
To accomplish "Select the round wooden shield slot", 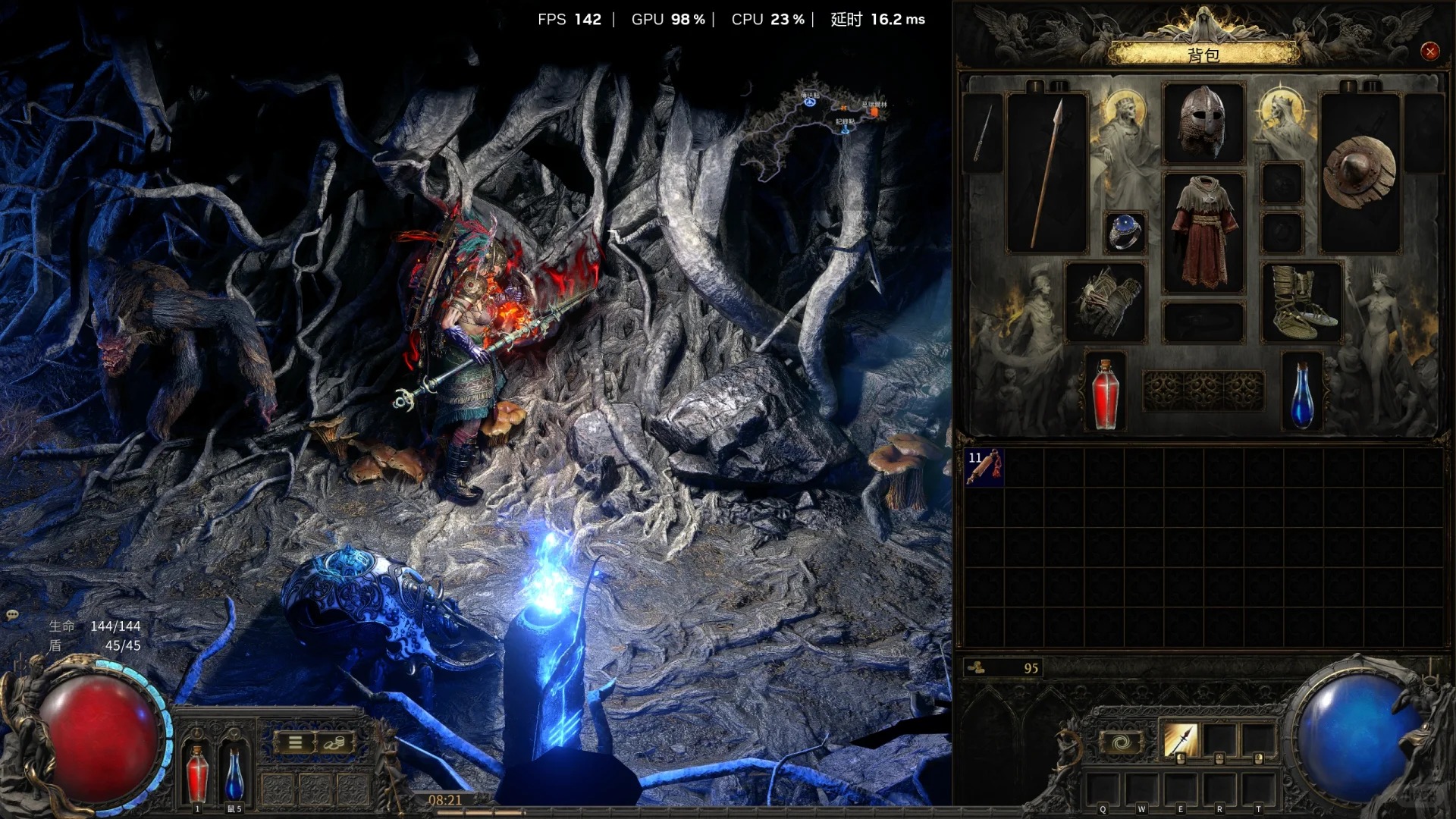I will point(1359,174).
